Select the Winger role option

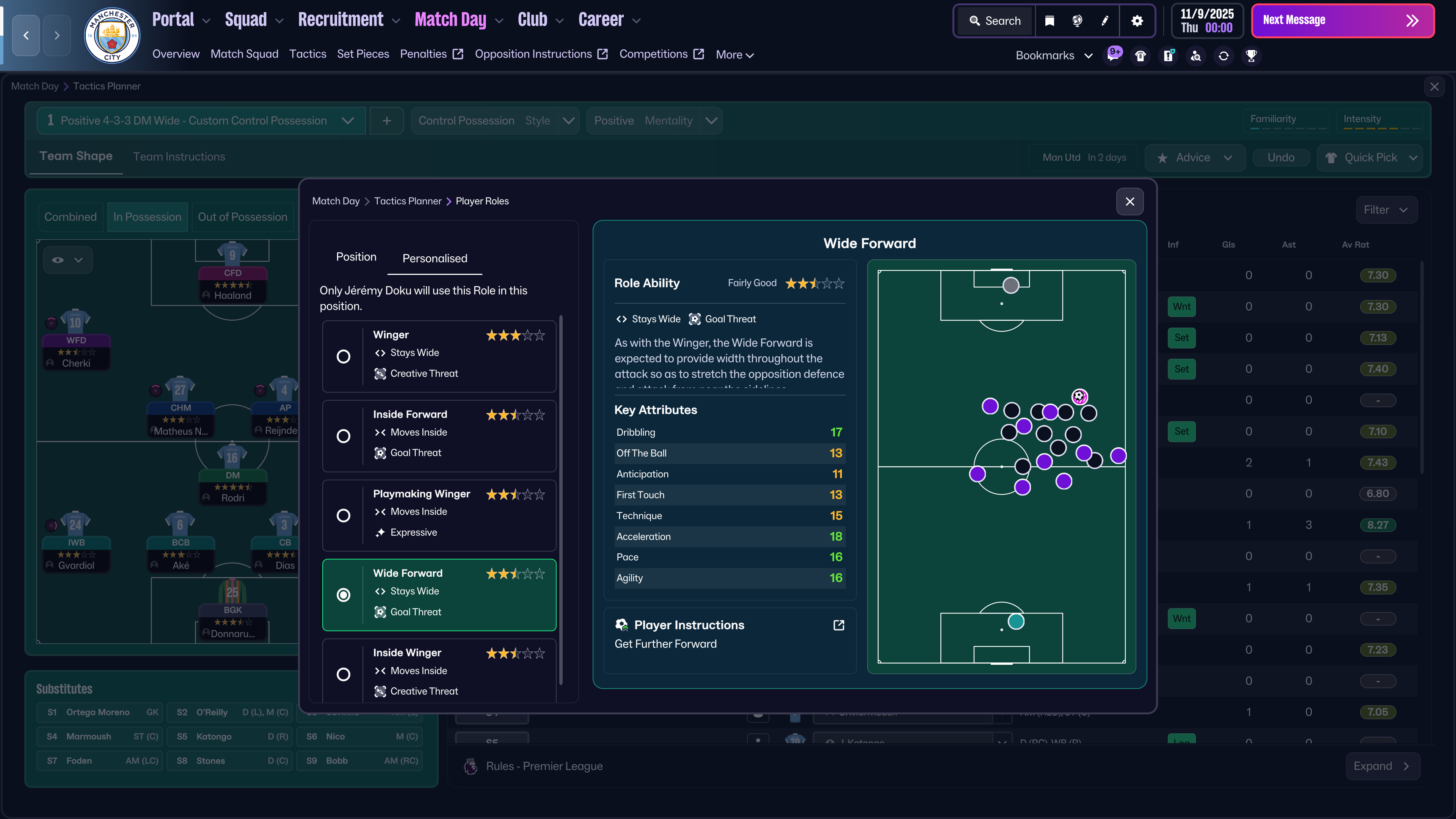click(x=343, y=357)
